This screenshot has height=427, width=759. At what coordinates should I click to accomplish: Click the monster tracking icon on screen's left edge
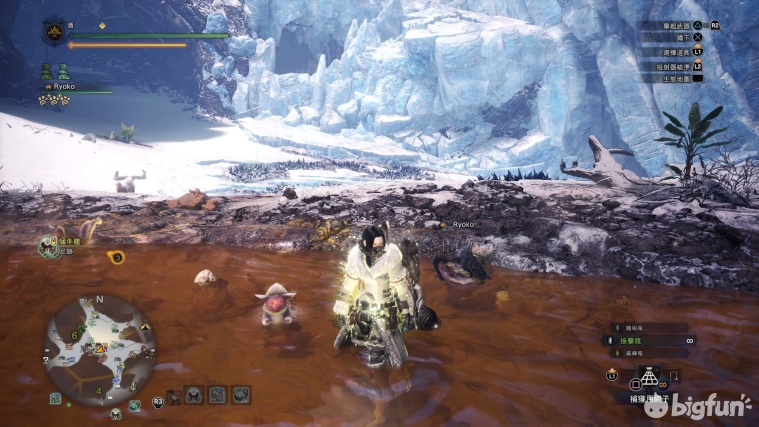click(48, 246)
